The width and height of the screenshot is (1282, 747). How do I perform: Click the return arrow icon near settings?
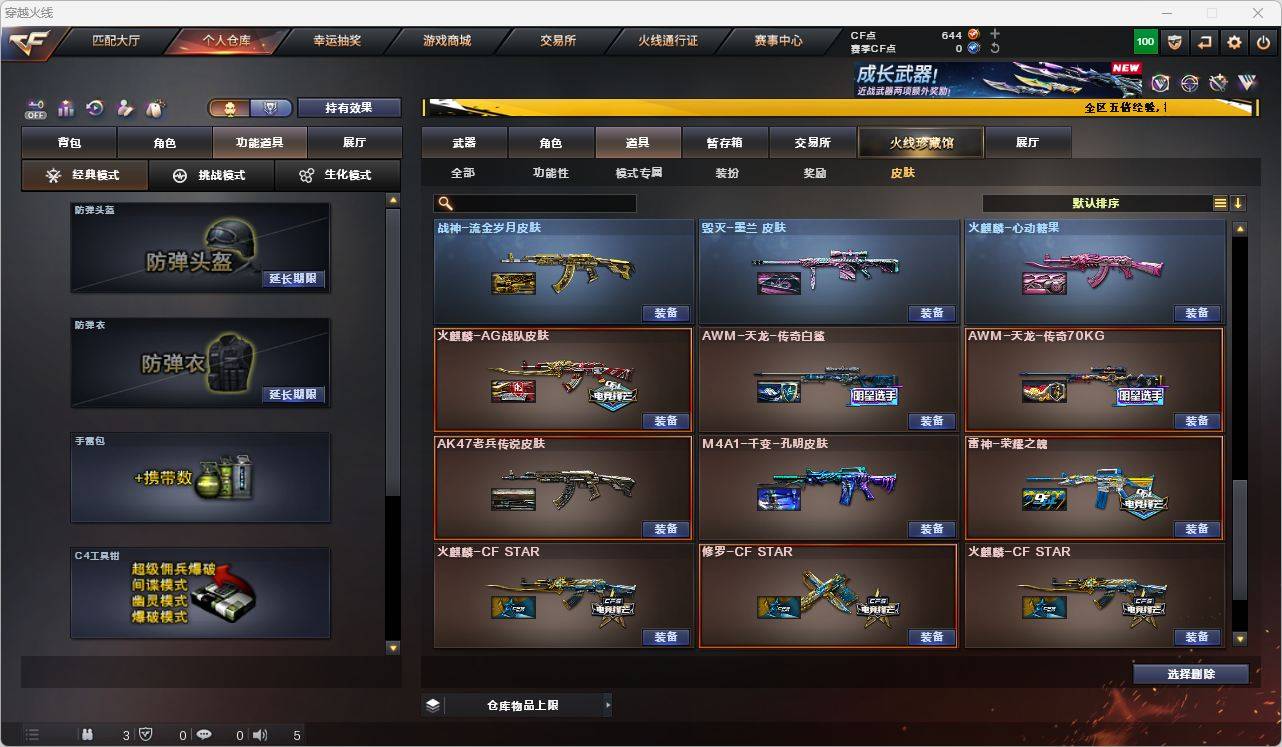(1205, 41)
